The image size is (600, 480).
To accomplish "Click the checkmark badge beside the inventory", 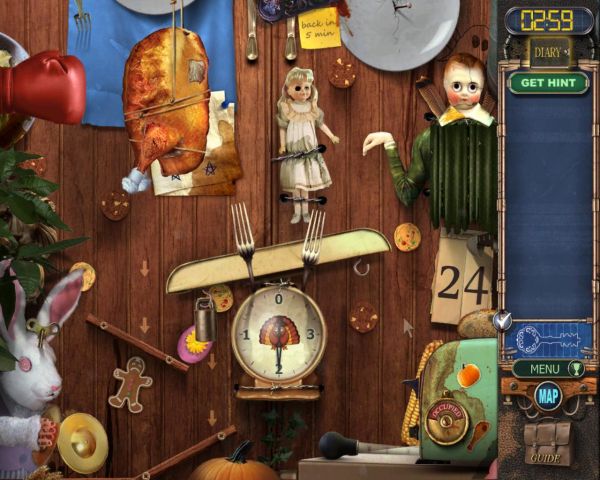I will 503,321.
